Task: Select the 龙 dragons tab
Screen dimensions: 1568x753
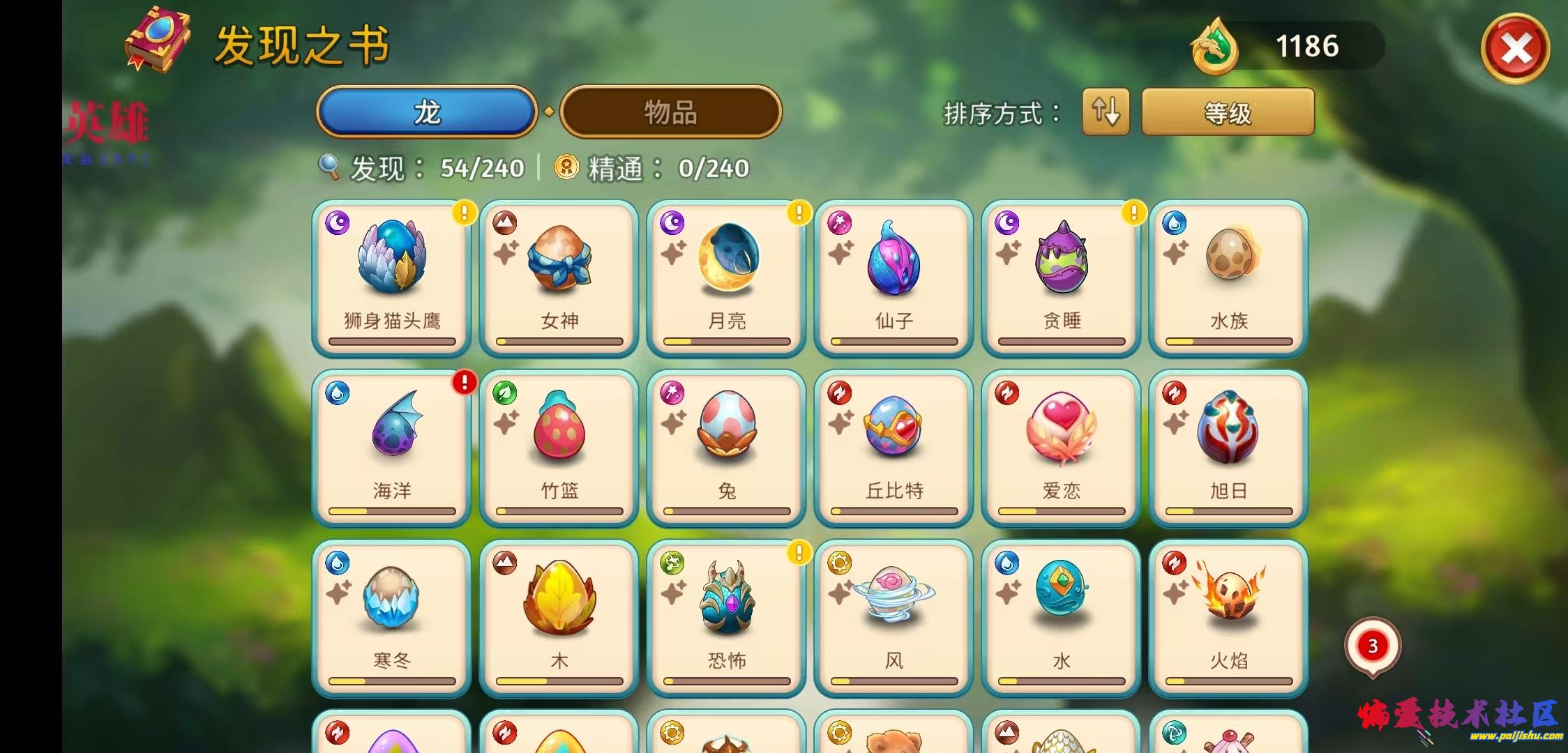Action: click(427, 112)
